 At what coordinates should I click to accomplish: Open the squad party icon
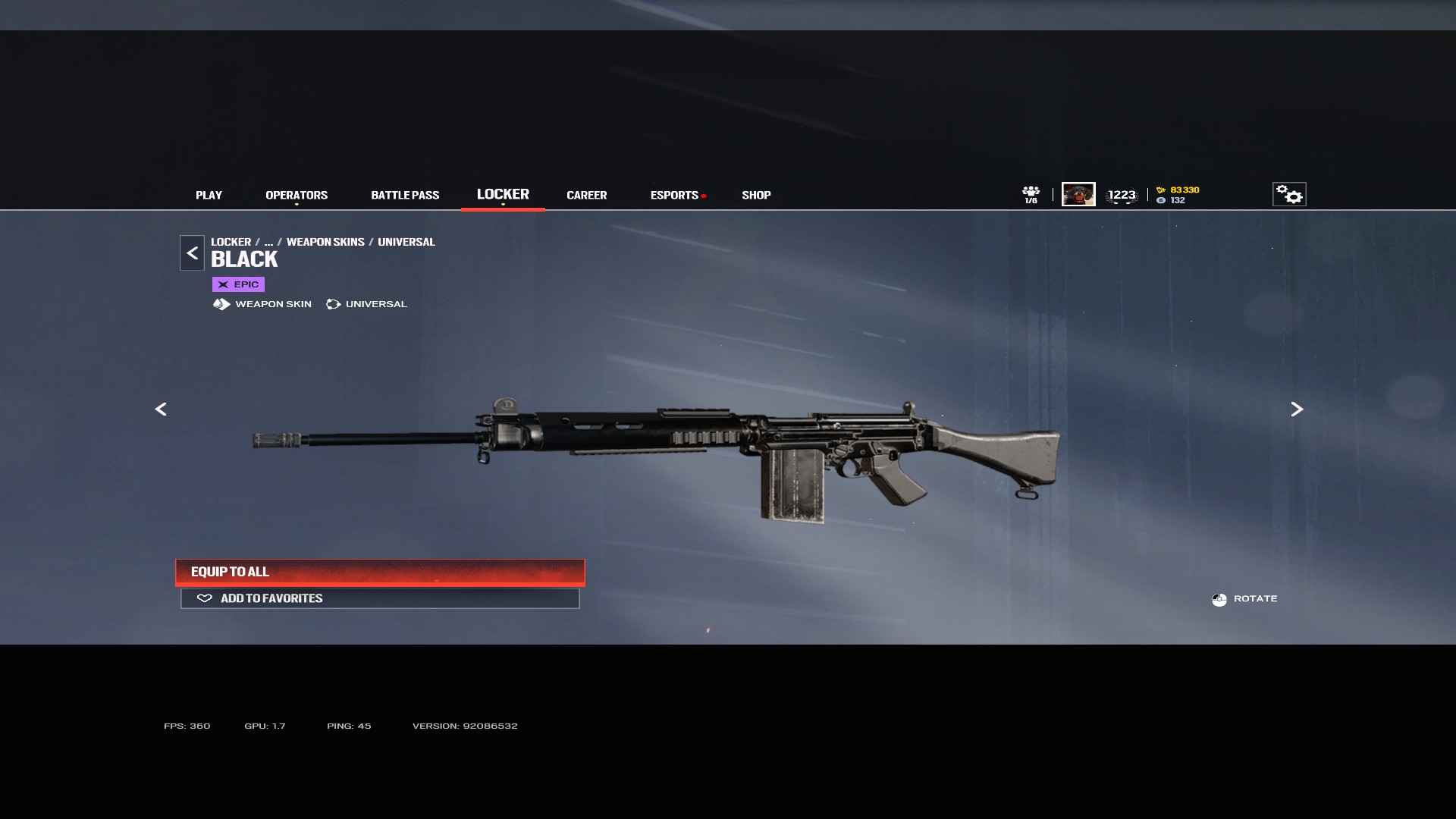click(x=1031, y=194)
